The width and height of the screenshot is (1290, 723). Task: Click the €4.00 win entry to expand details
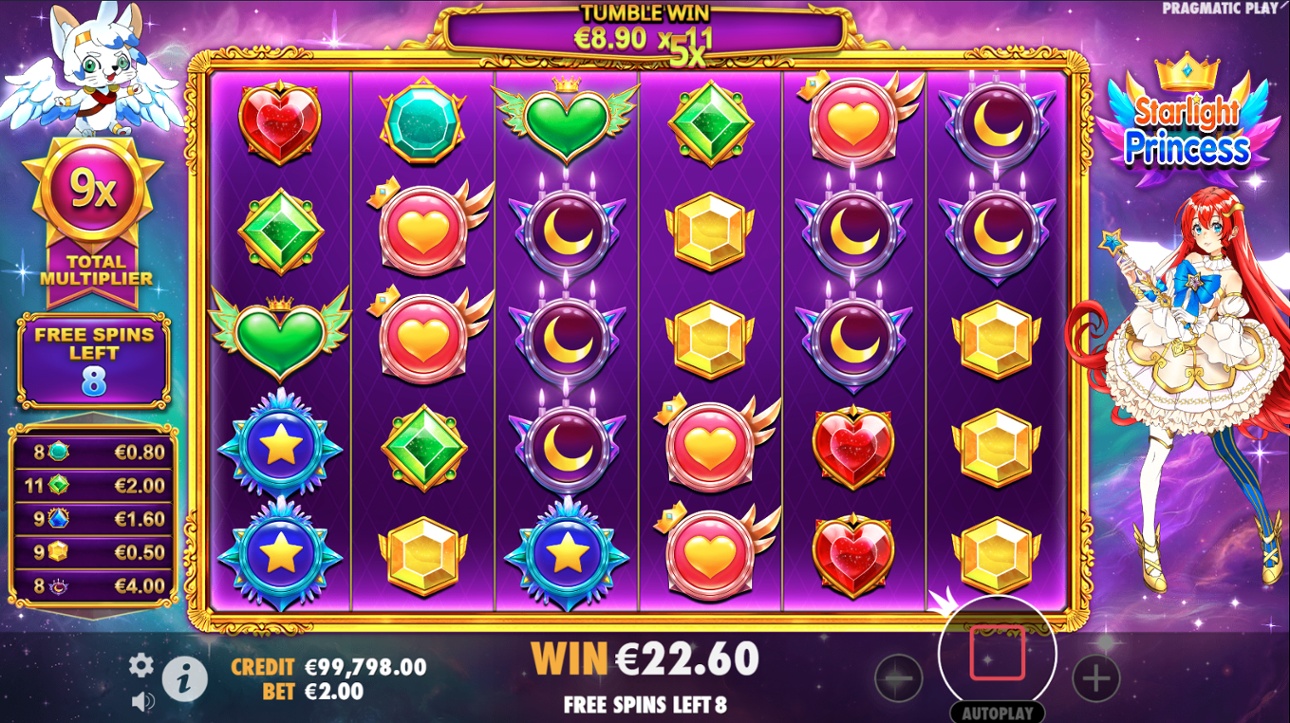[95, 583]
